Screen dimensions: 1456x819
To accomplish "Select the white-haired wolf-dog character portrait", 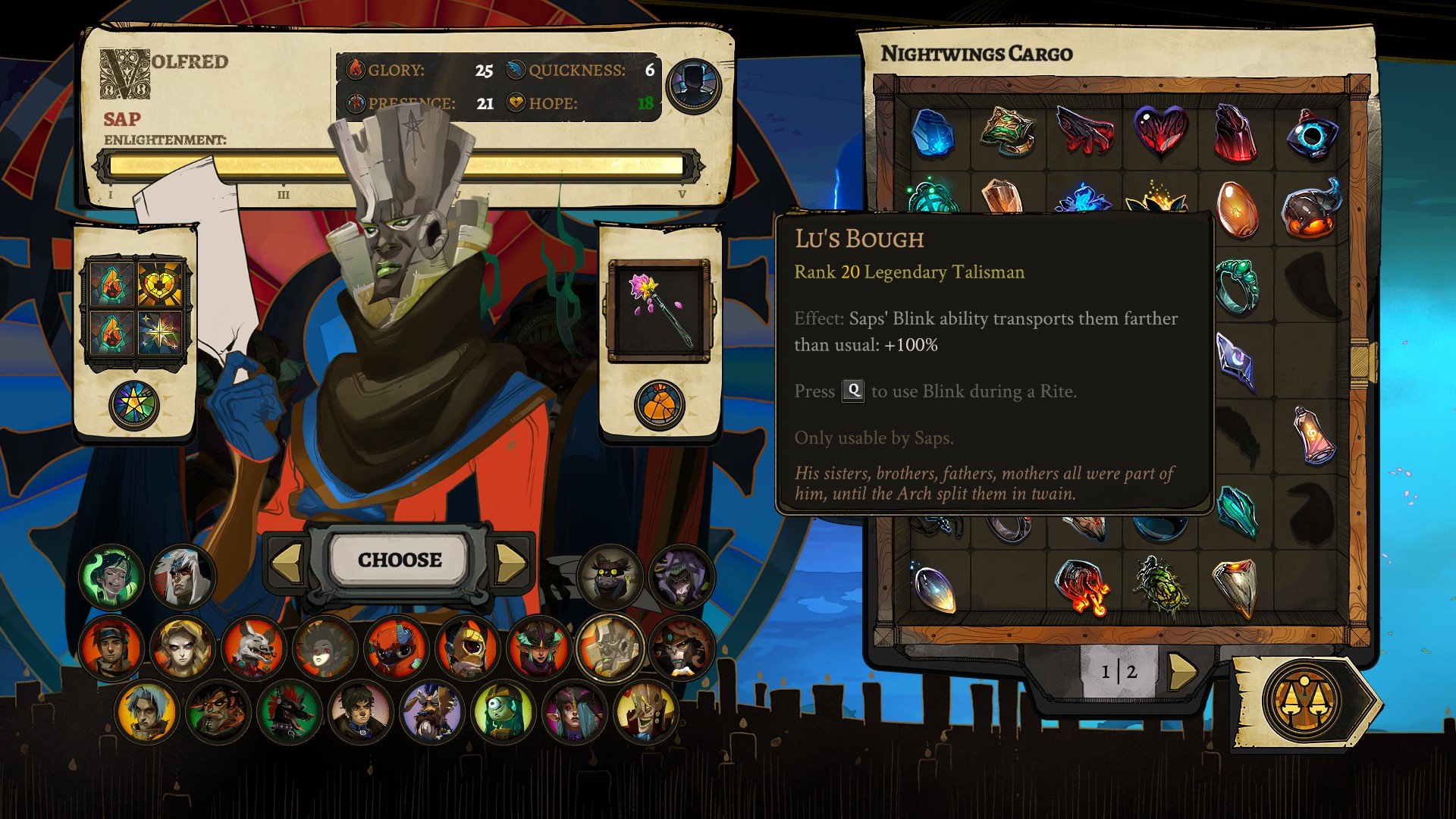I will tap(253, 648).
